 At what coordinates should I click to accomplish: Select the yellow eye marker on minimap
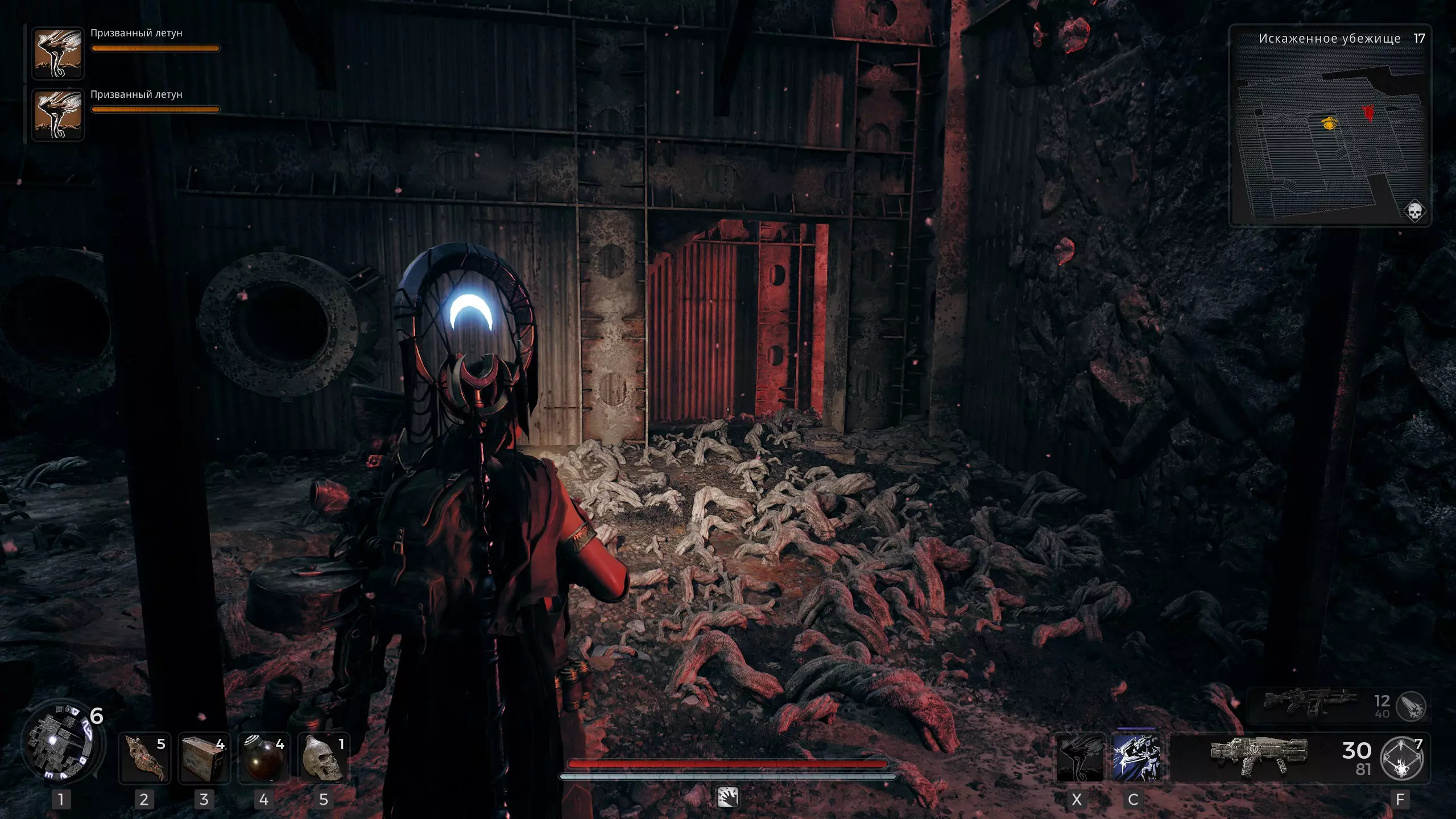pyautogui.click(x=1329, y=123)
